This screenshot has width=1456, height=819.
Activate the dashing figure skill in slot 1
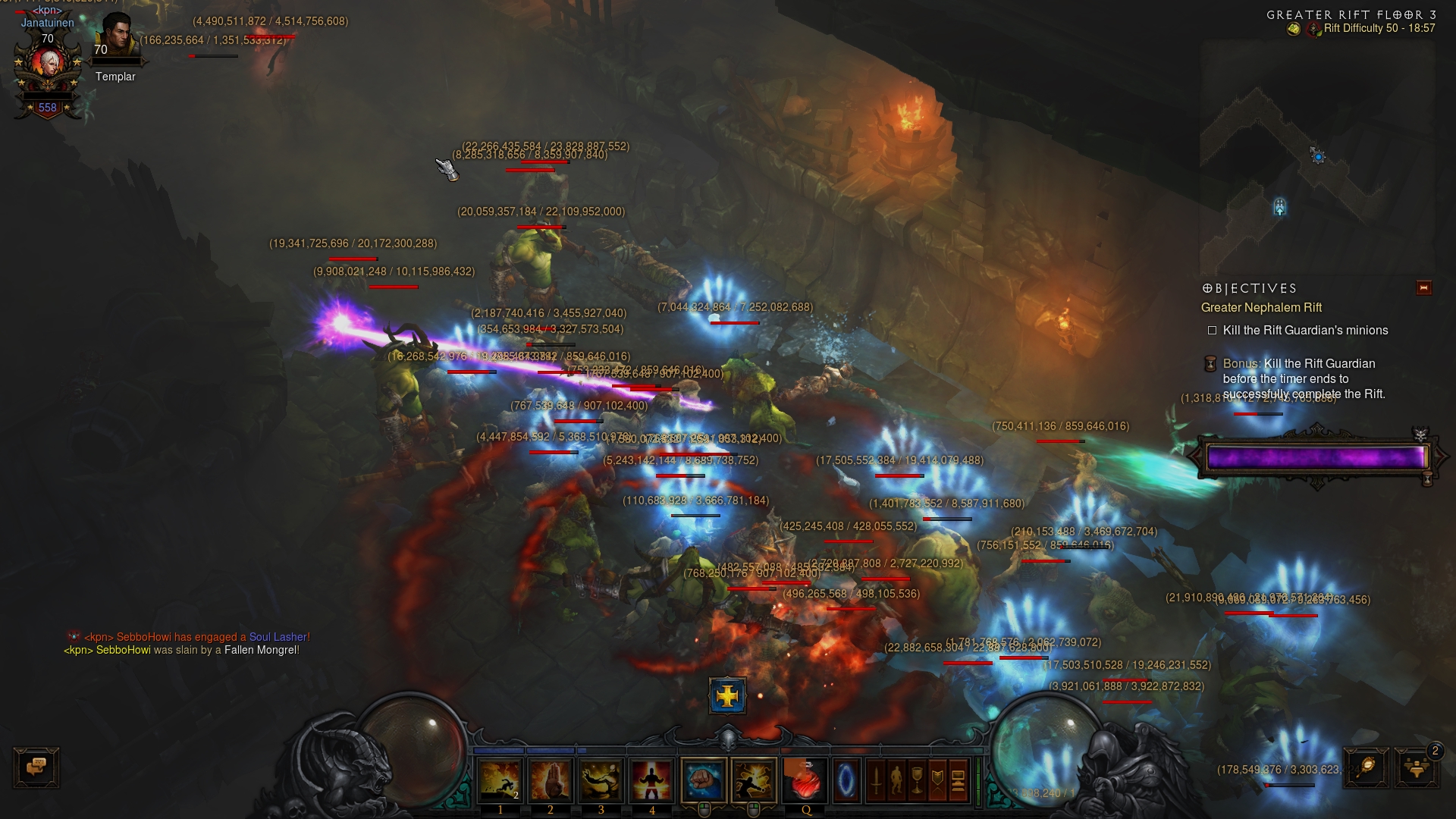coord(500,780)
